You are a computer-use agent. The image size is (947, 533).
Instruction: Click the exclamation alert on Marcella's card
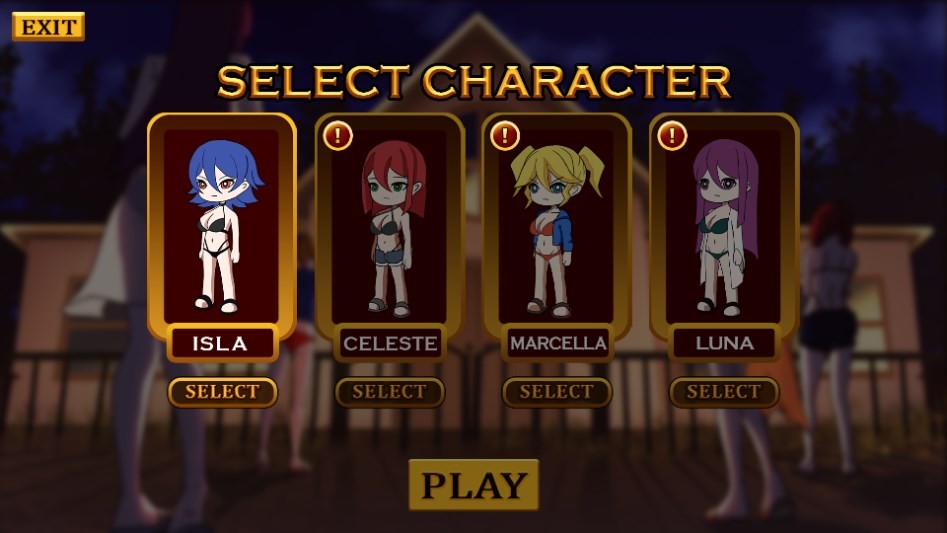[505, 135]
